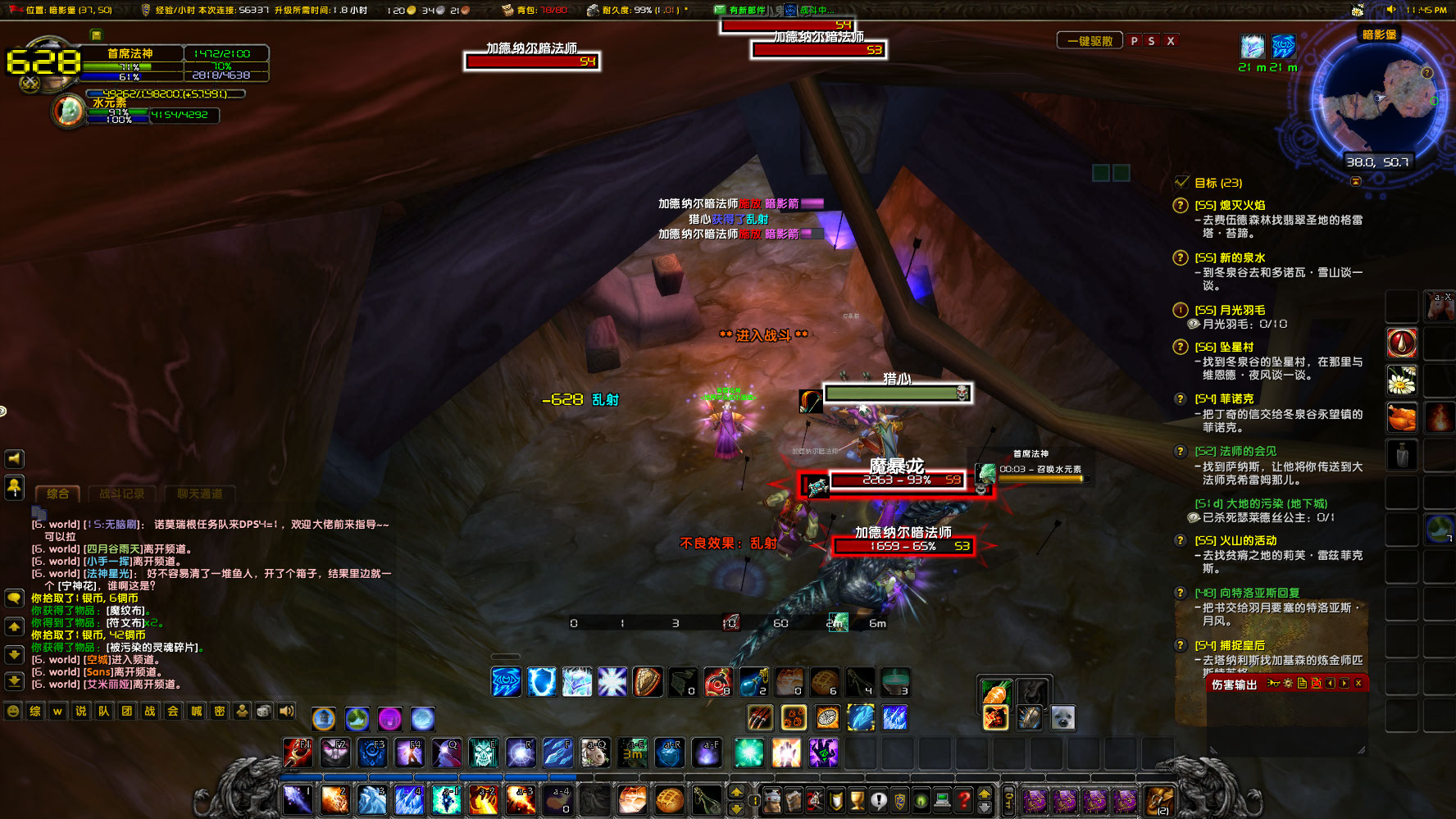Mute game sound via the speaker icon near the clock
Screen dimensions: 1456x819
pos(1391,9)
